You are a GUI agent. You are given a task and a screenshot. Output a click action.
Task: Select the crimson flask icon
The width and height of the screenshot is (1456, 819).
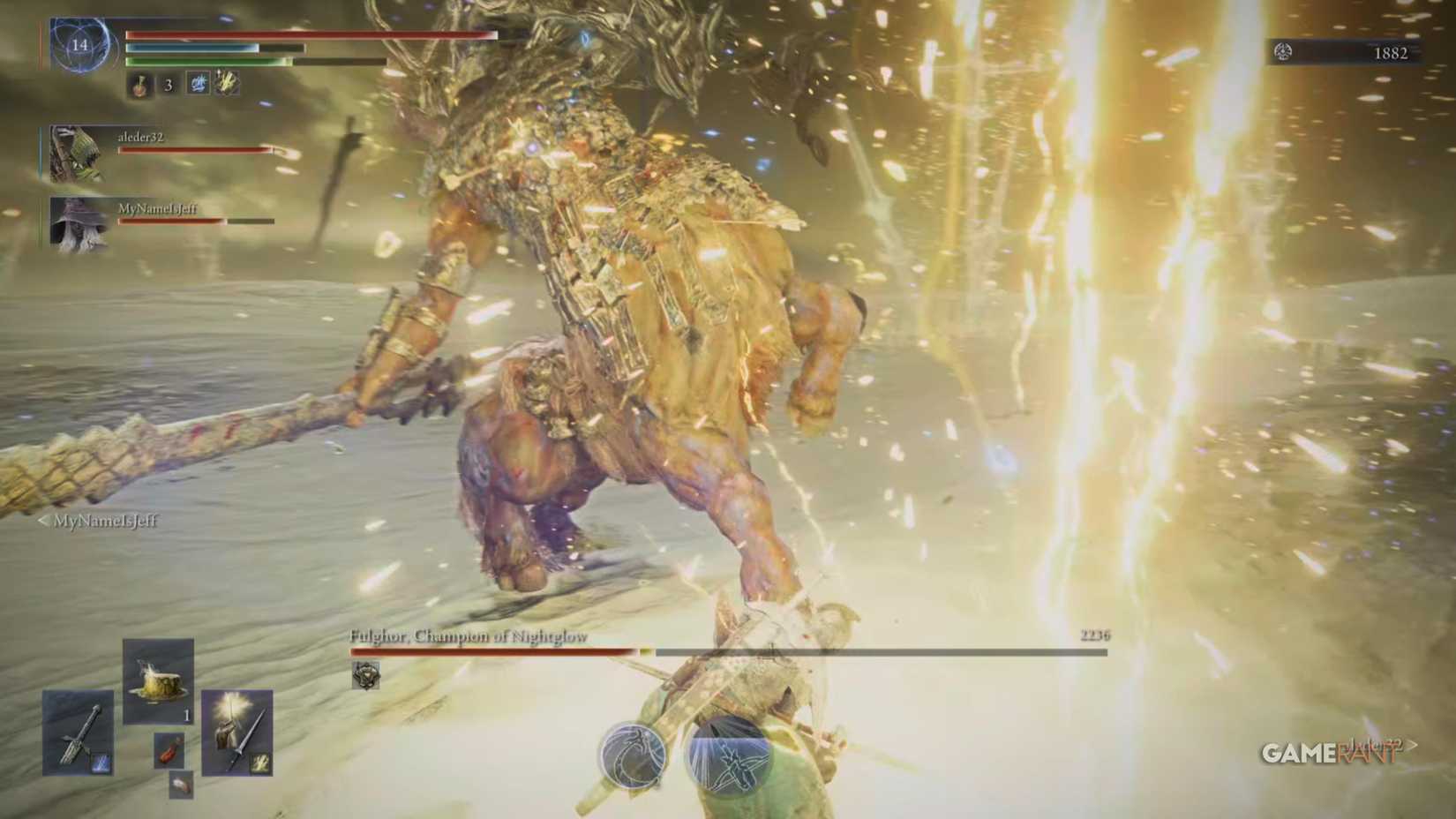(x=139, y=85)
